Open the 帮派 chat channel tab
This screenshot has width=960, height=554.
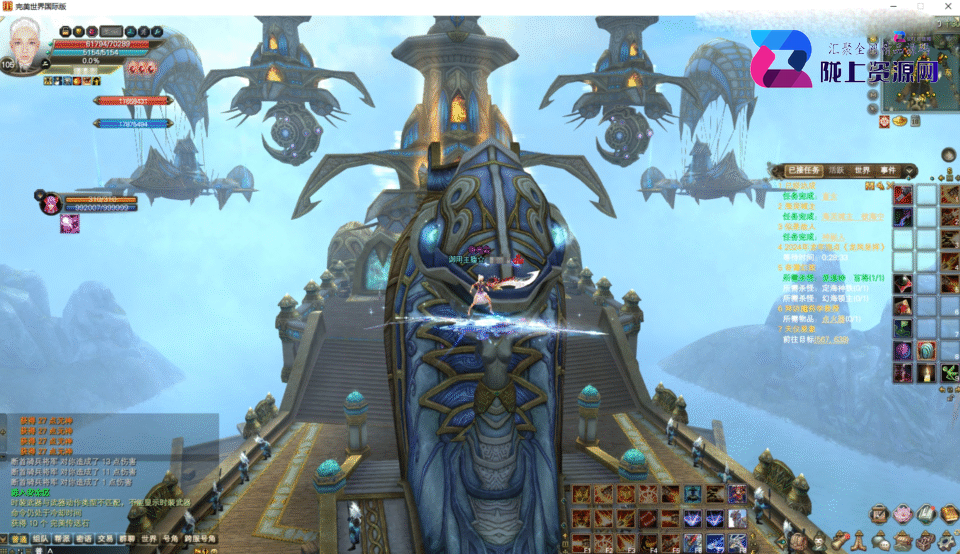click(x=63, y=539)
